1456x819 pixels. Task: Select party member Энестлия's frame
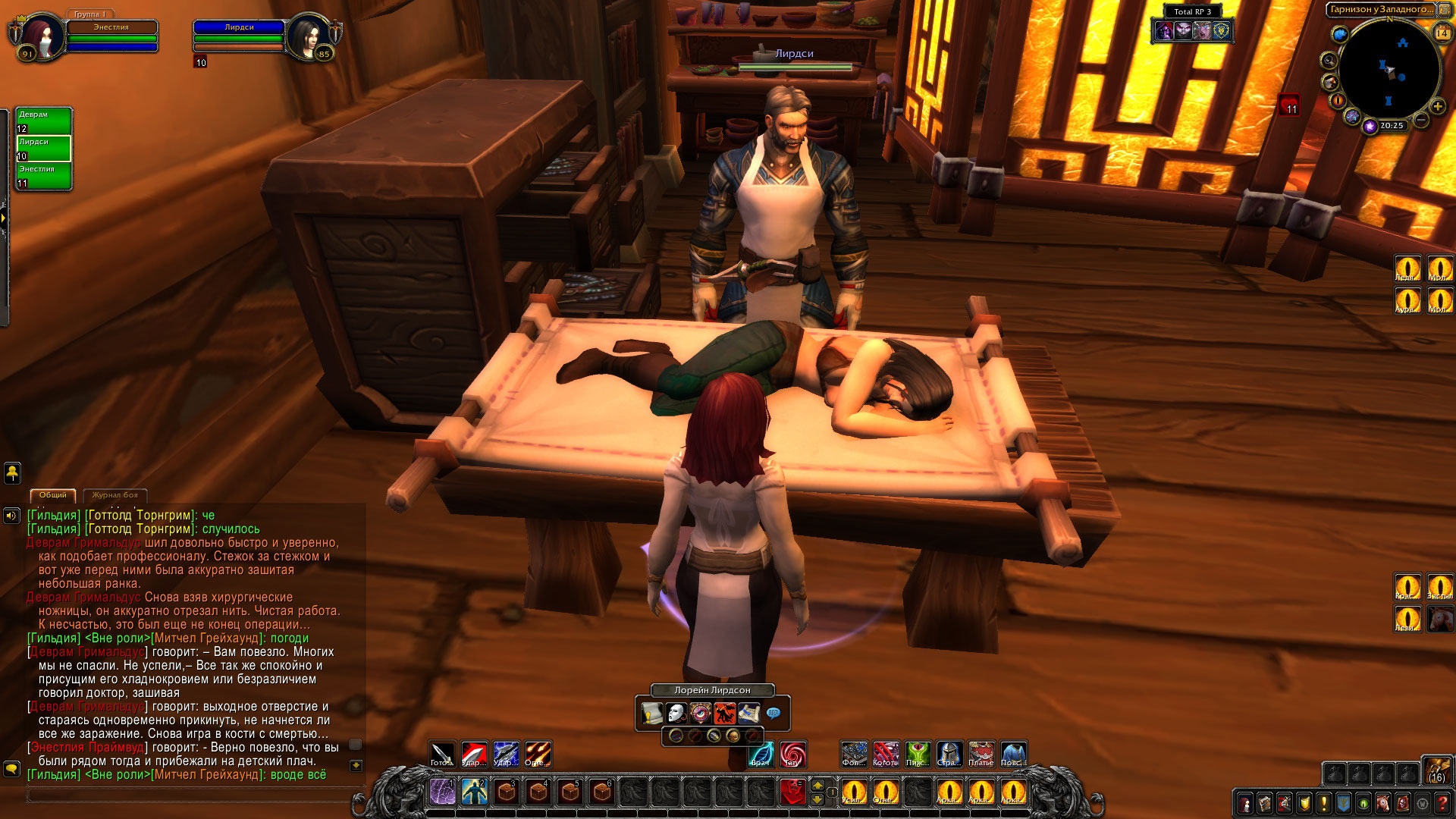pyautogui.click(x=44, y=175)
